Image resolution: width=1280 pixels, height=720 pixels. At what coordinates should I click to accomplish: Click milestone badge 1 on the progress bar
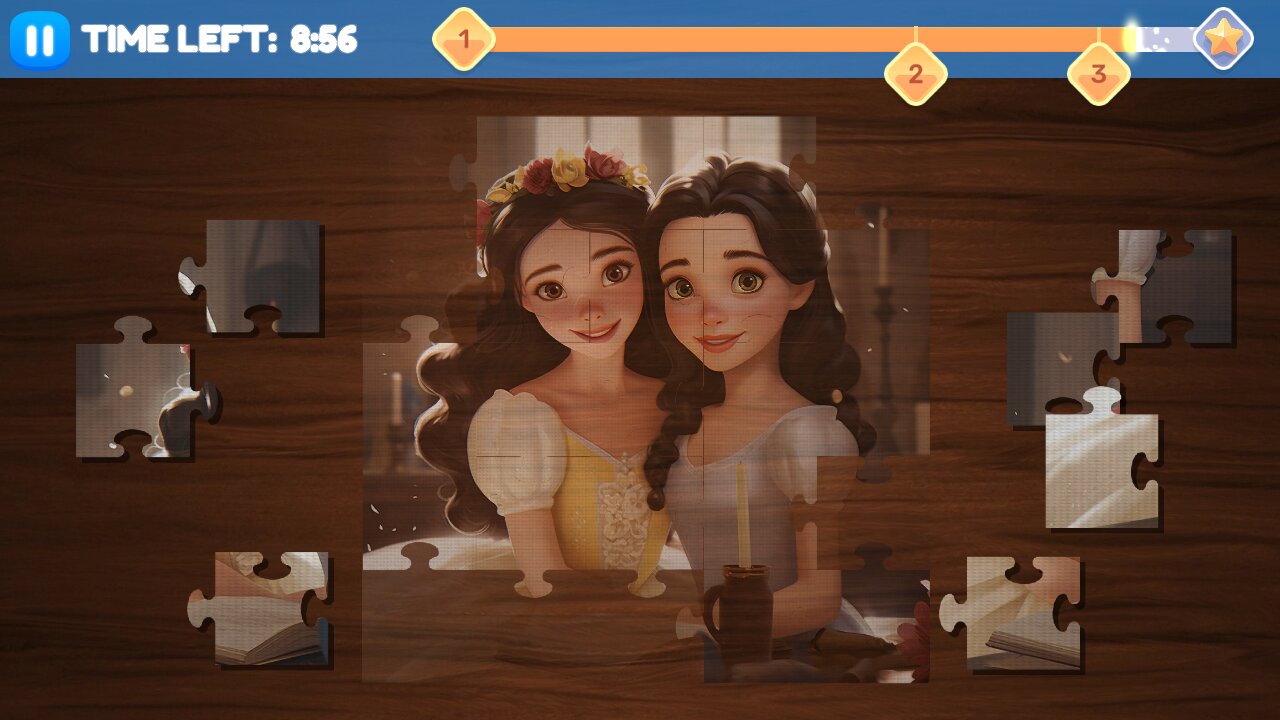463,38
